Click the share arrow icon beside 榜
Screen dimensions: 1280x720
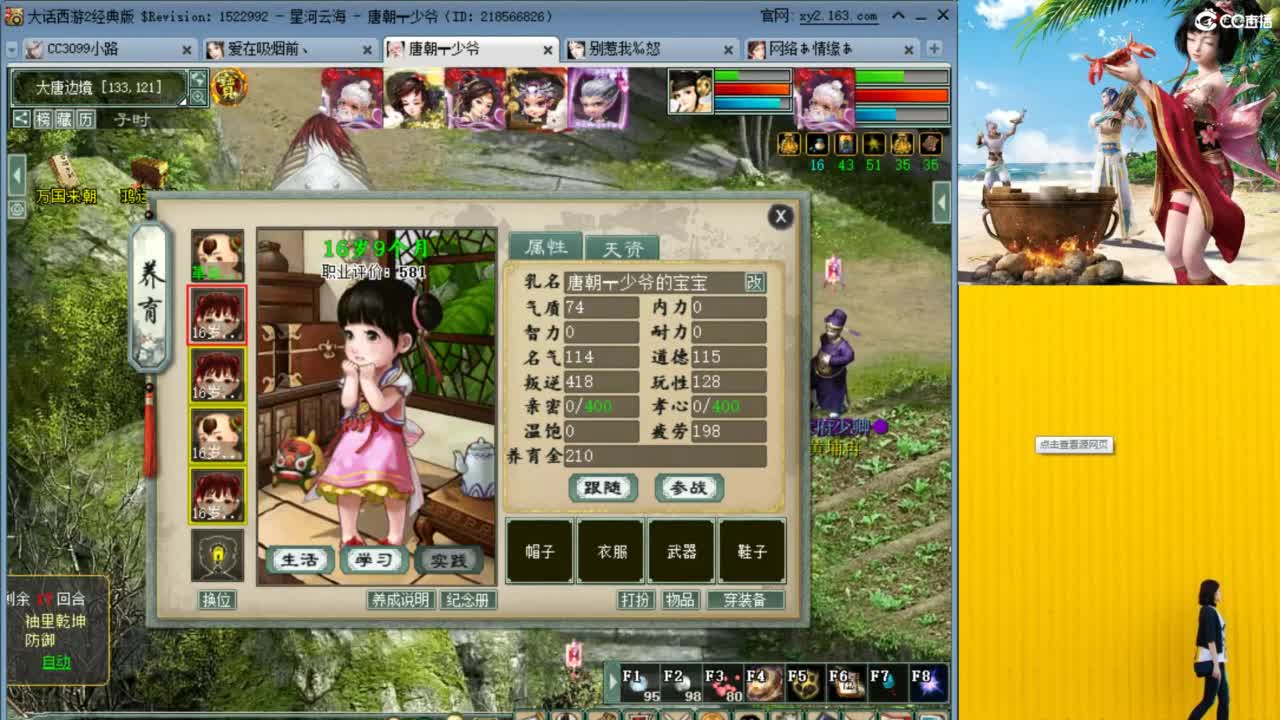pyautogui.click(x=21, y=119)
